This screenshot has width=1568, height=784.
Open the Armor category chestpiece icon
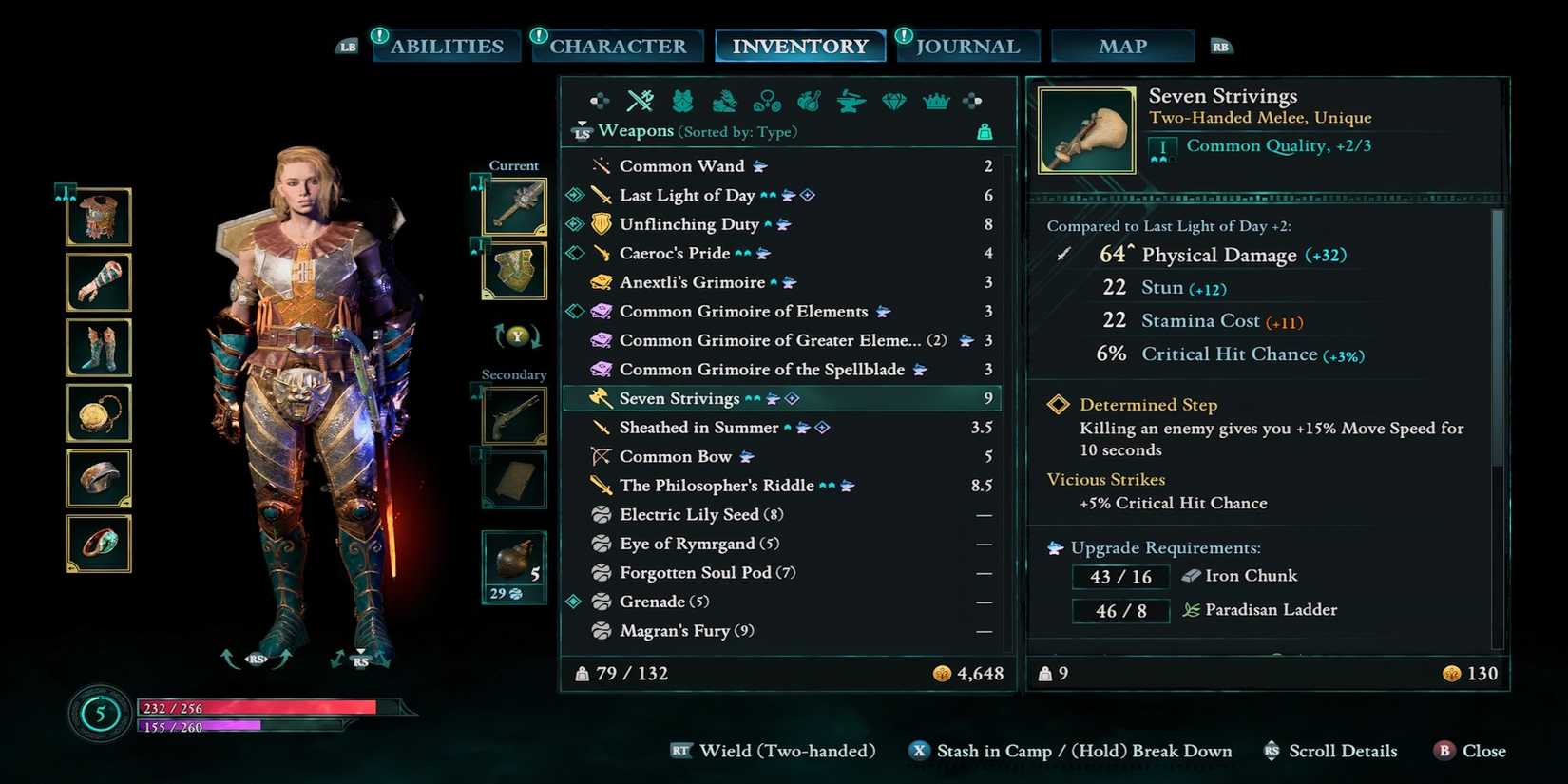click(681, 100)
